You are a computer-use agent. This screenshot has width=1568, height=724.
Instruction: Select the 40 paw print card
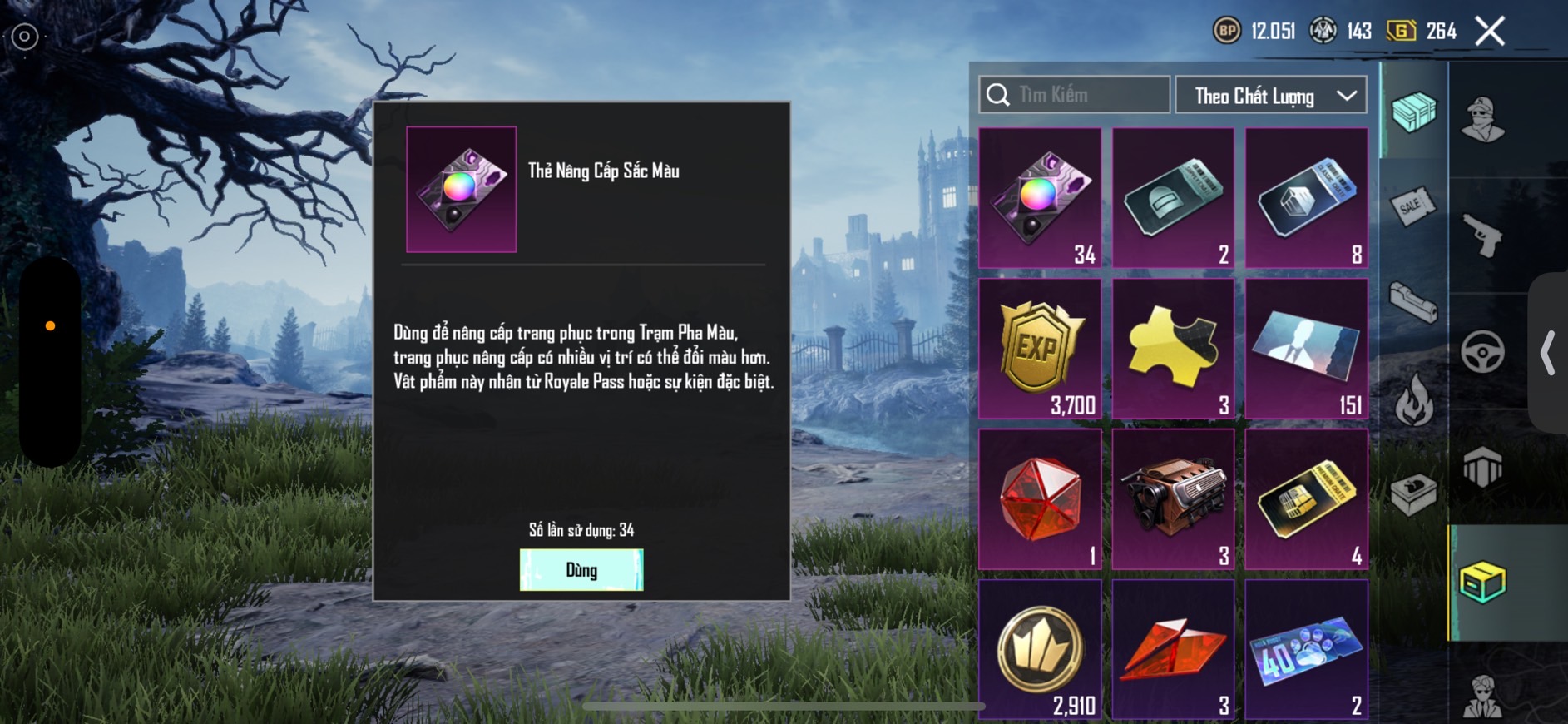click(1306, 649)
